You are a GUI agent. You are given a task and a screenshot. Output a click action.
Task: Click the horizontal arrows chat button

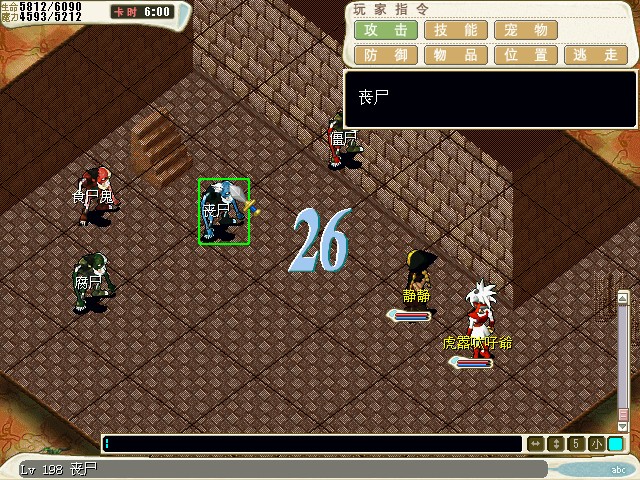tap(536, 443)
